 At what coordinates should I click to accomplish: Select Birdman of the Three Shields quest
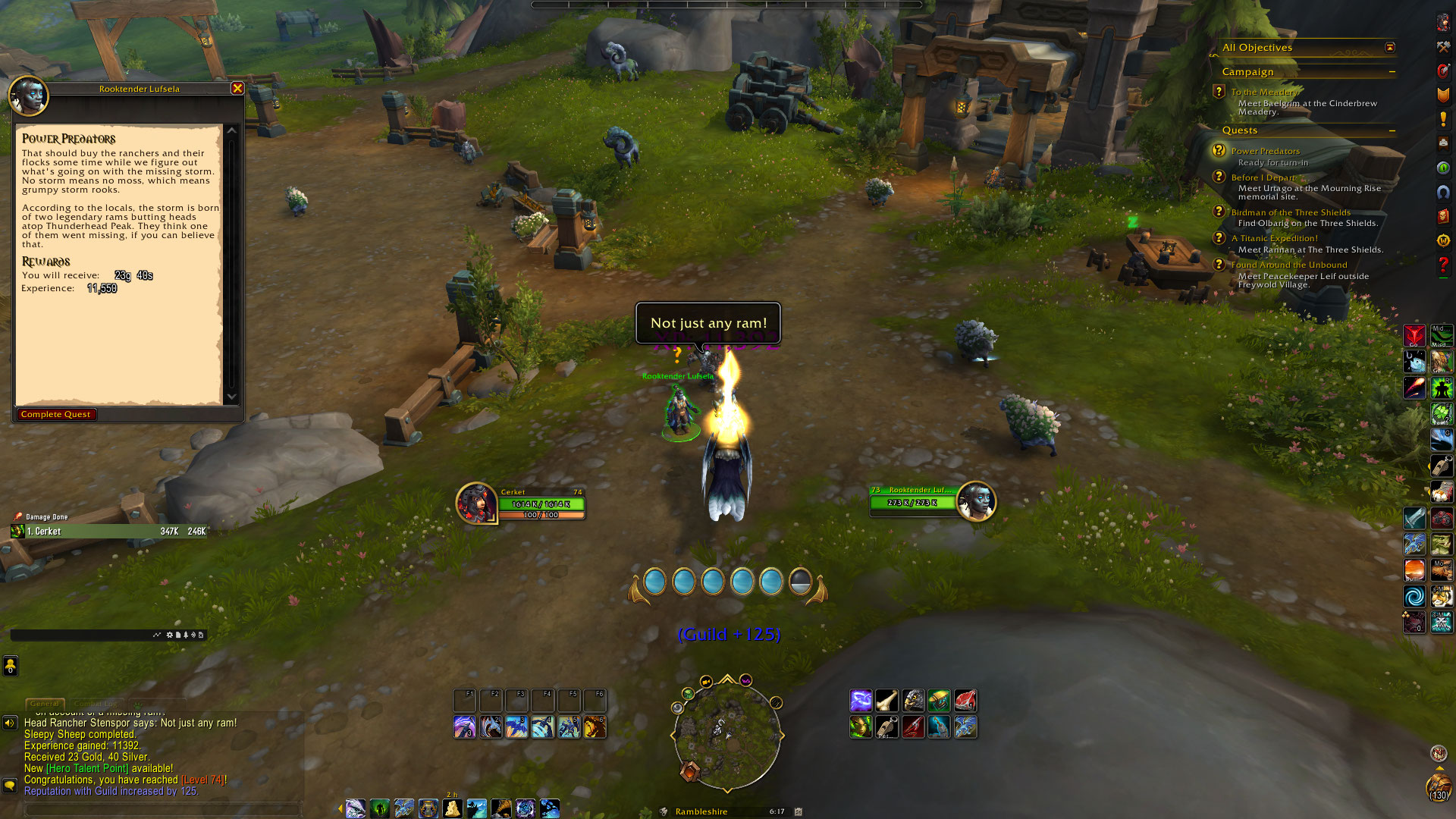1290,212
